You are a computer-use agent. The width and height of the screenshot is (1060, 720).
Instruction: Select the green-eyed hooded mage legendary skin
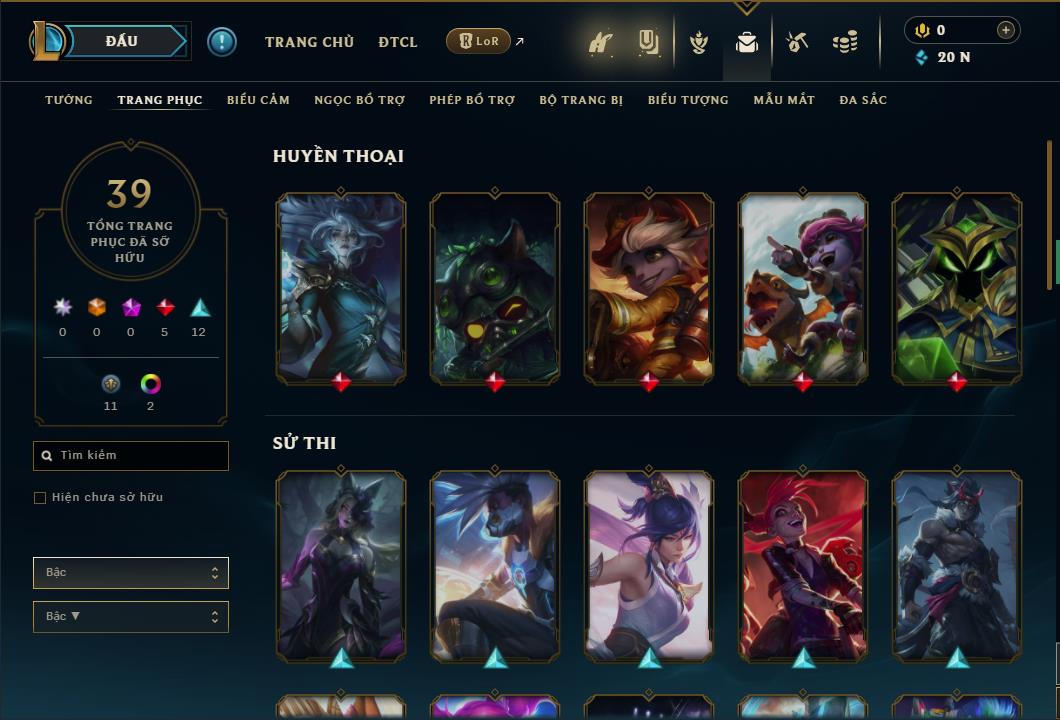(x=957, y=288)
